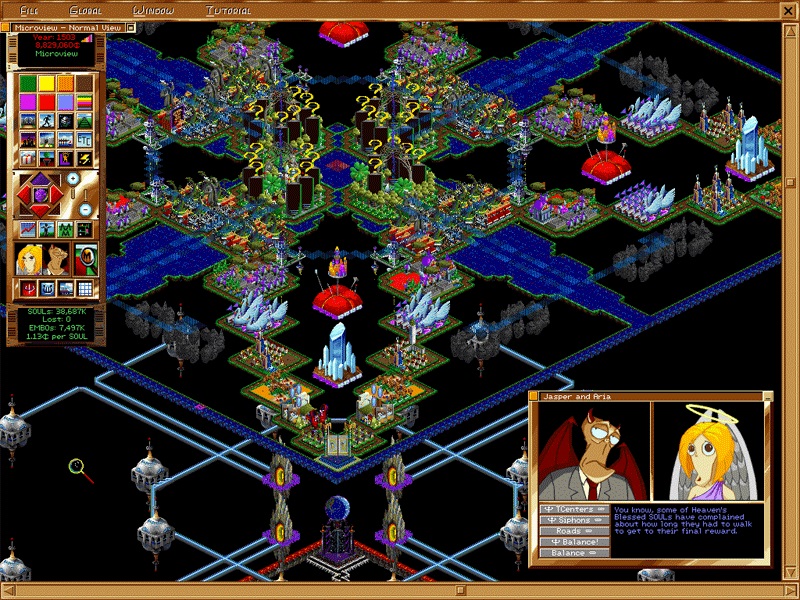Activate the lightning bolt tool

pyautogui.click(x=84, y=158)
